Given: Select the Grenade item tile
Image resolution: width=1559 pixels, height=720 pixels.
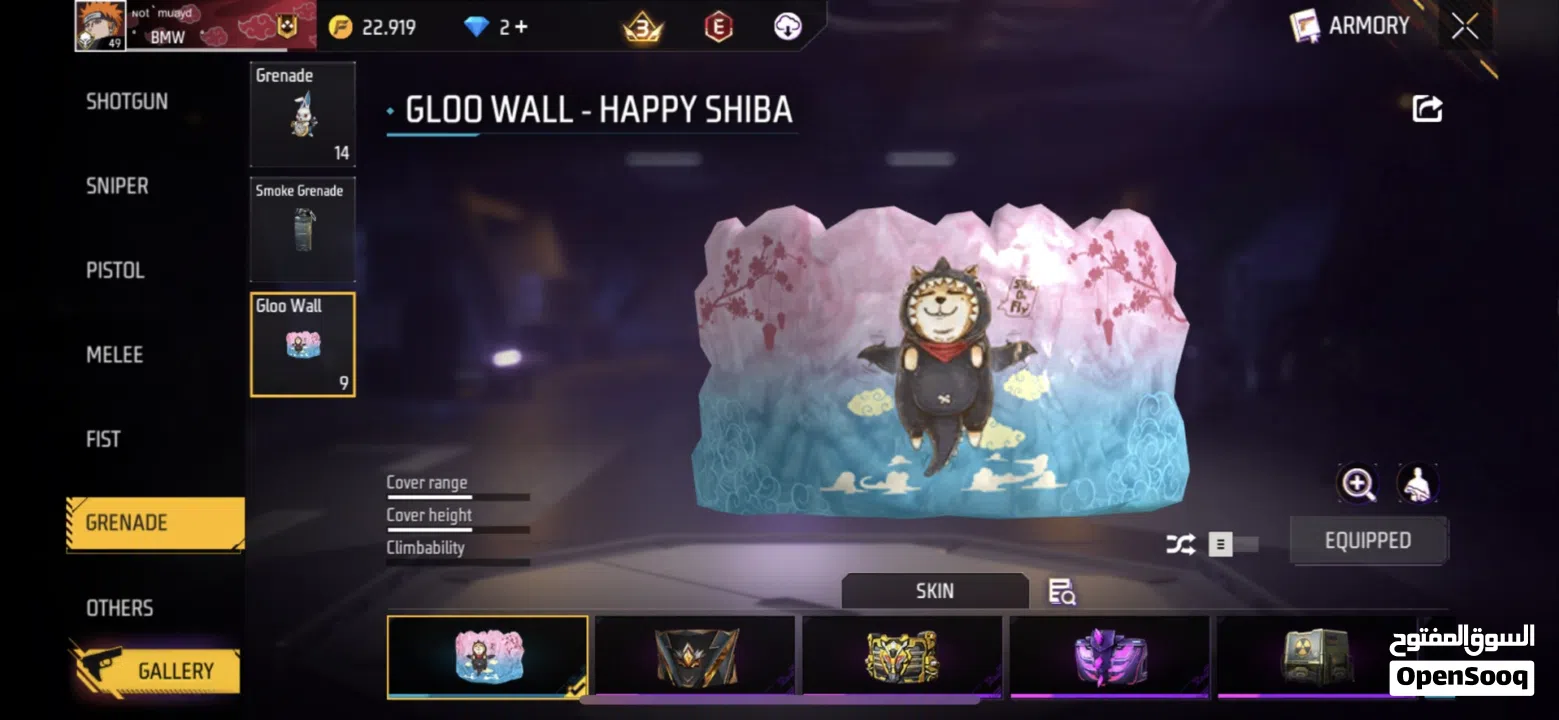Looking at the screenshot, I should (302, 114).
